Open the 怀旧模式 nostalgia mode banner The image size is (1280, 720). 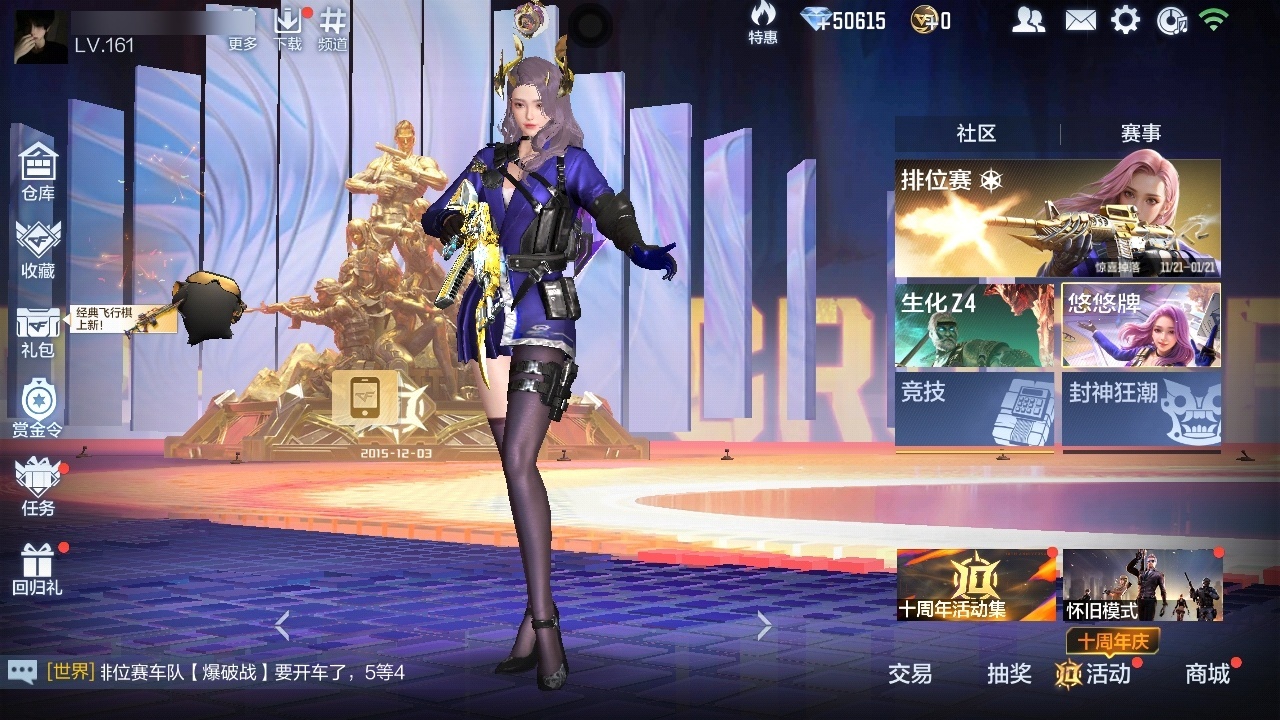pyautogui.click(x=1142, y=585)
